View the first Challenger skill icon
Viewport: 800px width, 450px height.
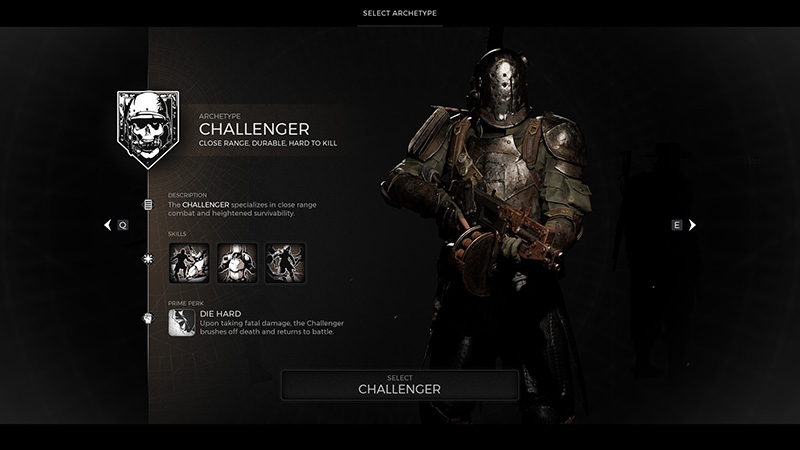(189, 262)
